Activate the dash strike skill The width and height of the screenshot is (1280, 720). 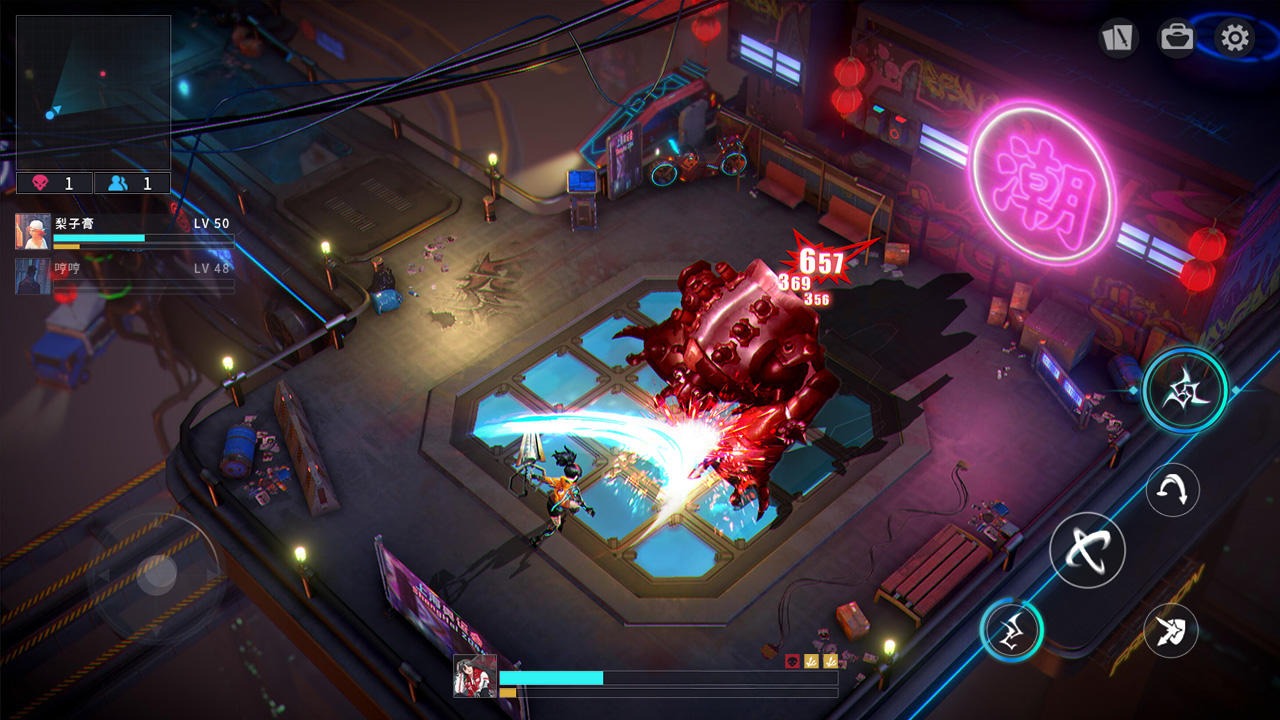[x=1171, y=630]
